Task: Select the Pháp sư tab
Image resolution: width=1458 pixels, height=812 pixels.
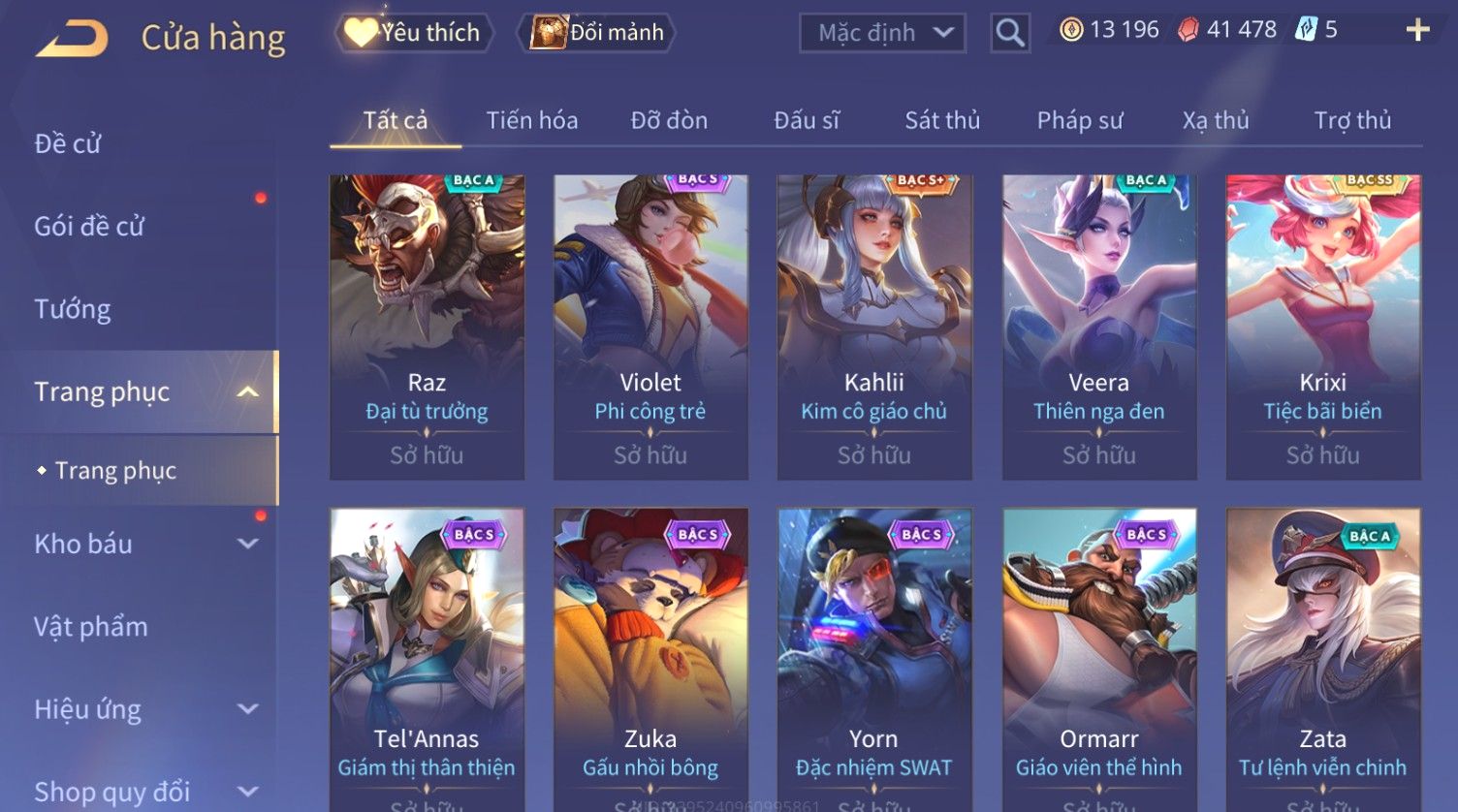Action: coord(1080,120)
